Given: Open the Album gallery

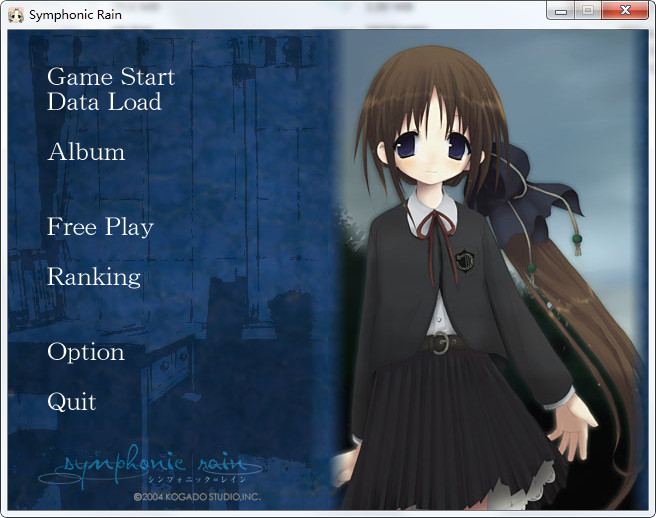Looking at the screenshot, I should click(86, 152).
